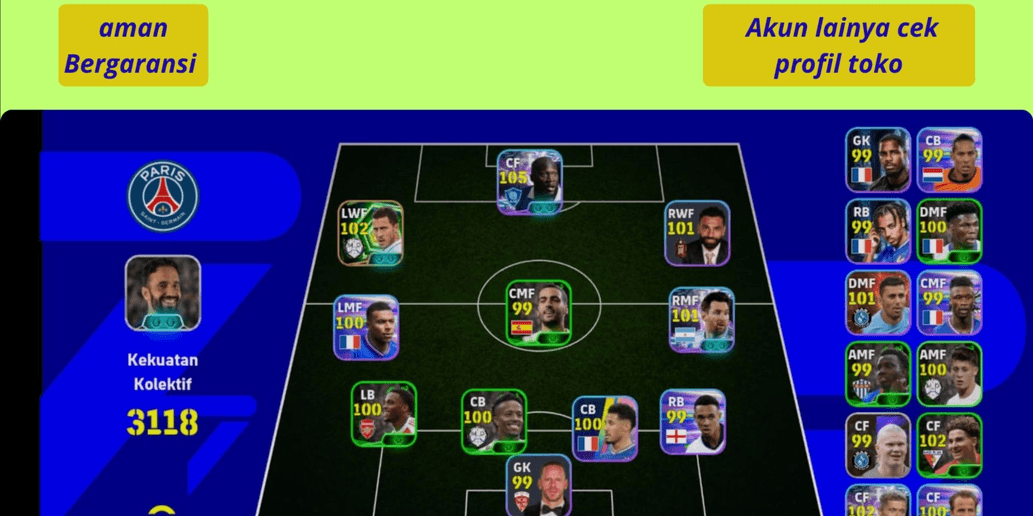Pick the LWF 102 player card

[370, 233]
